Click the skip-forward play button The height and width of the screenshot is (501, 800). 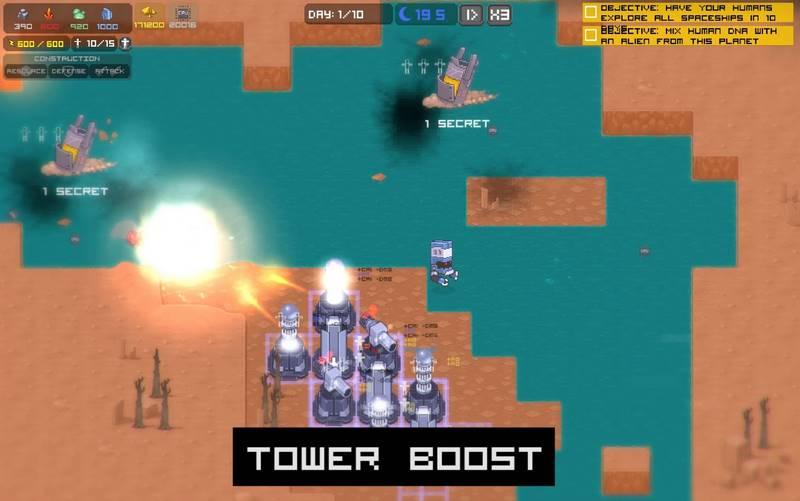pos(472,14)
